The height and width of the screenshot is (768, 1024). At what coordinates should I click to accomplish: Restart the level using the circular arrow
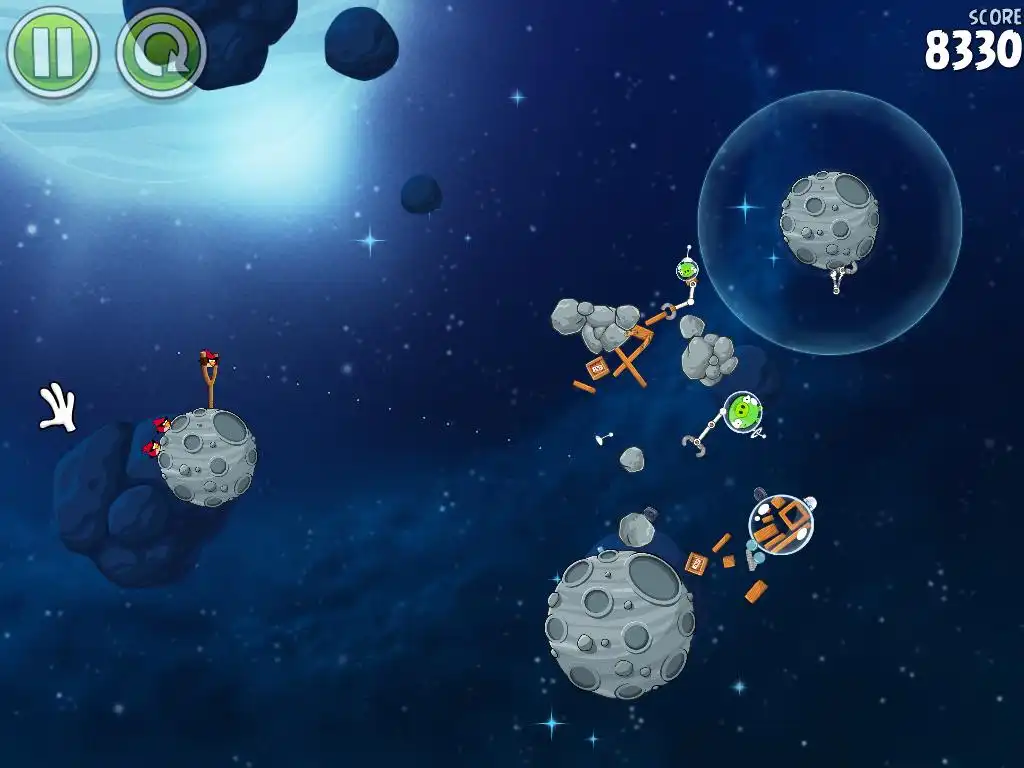[x=160, y=52]
